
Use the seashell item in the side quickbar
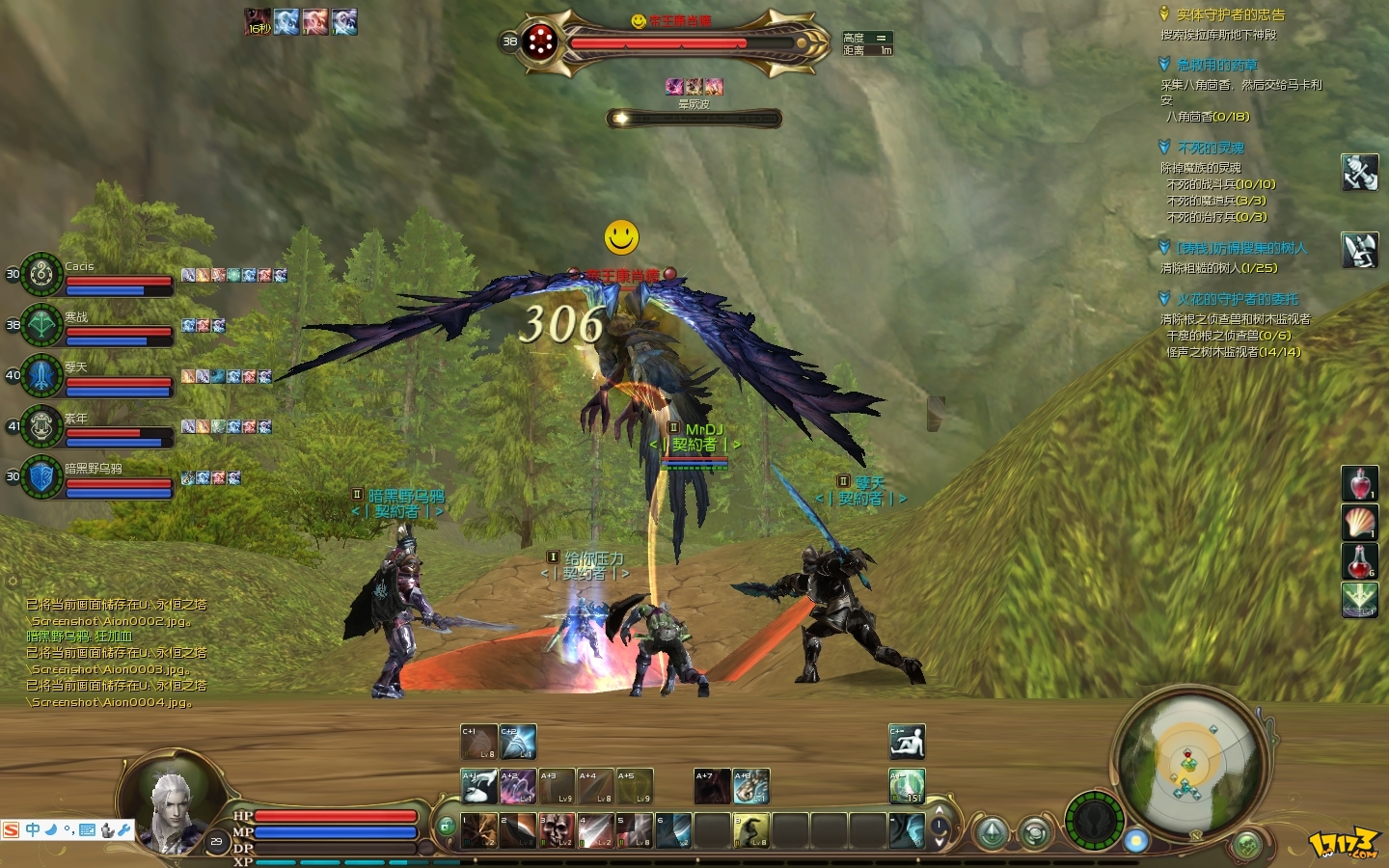(1360, 522)
